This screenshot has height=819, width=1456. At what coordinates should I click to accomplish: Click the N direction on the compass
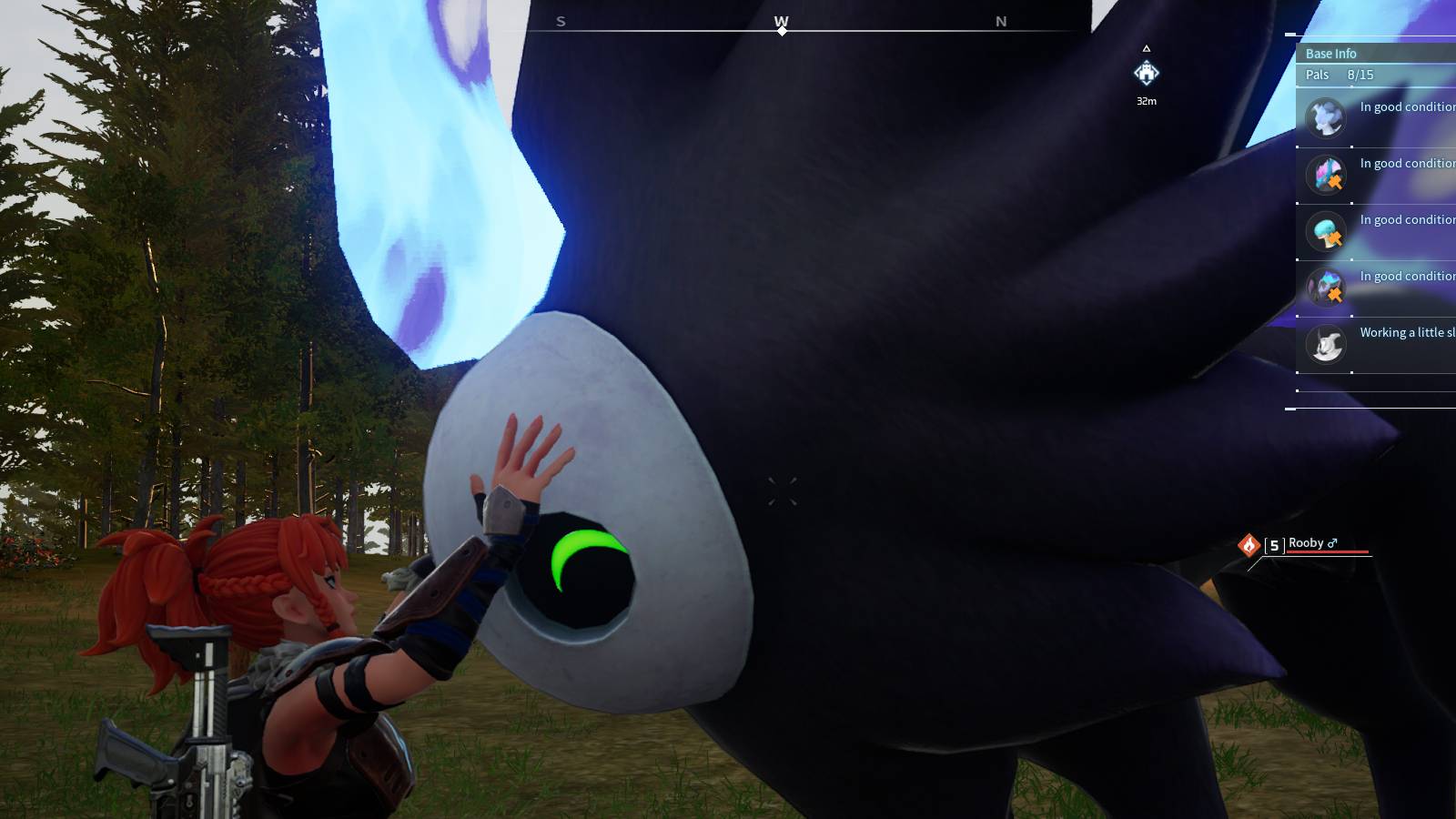coord(1001,22)
